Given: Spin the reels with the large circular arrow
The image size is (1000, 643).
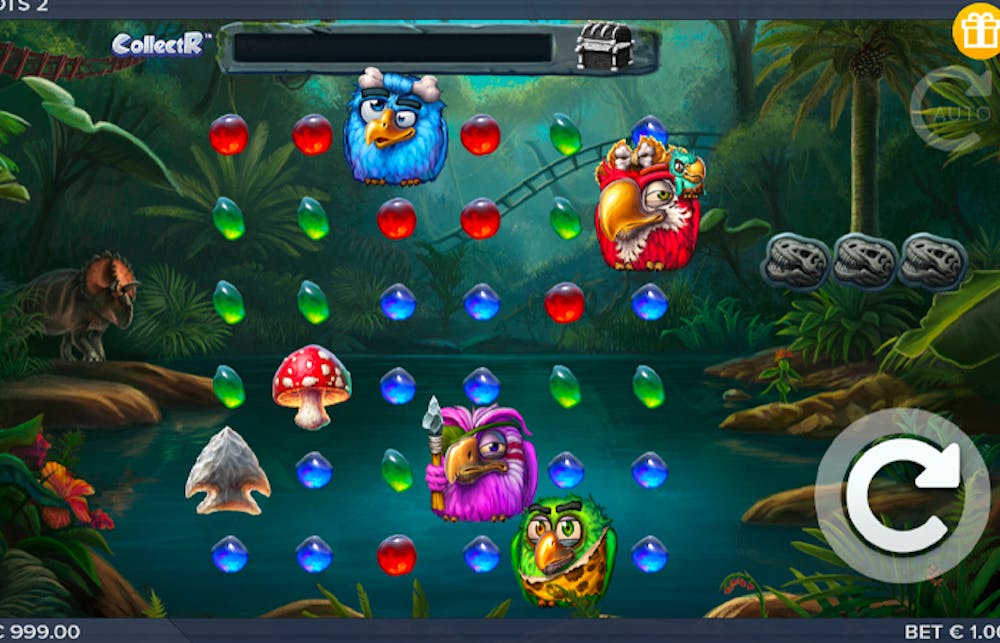Looking at the screenshot, I should 901,494.
